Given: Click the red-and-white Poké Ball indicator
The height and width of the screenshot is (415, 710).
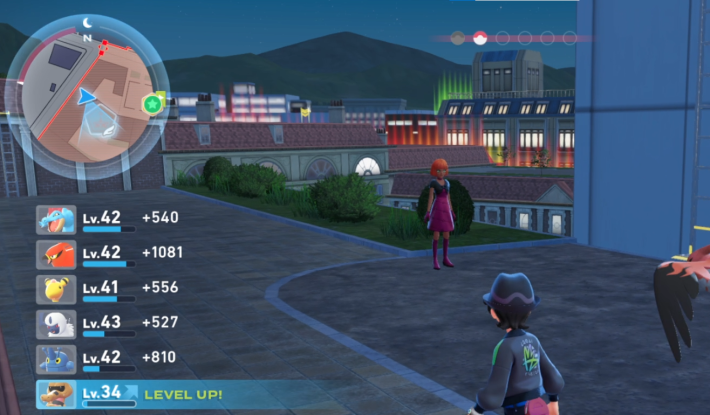Looking at the screenshot, I should pyautogui.click(x=480, y=38).
